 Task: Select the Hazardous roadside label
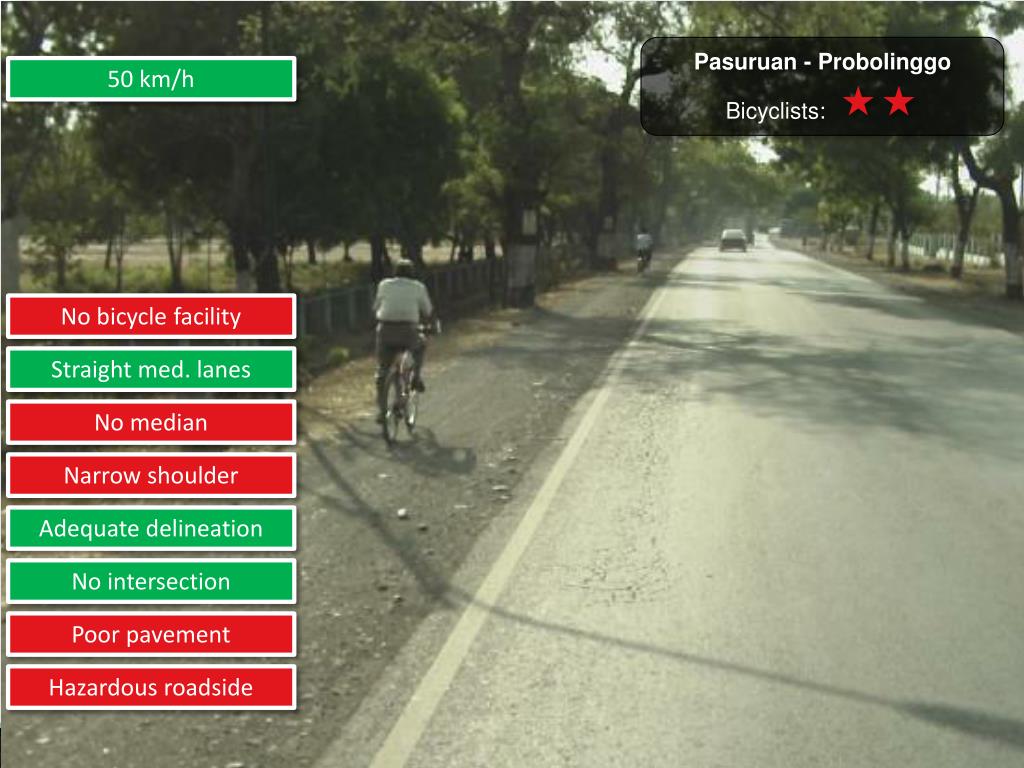coord(151,687)
